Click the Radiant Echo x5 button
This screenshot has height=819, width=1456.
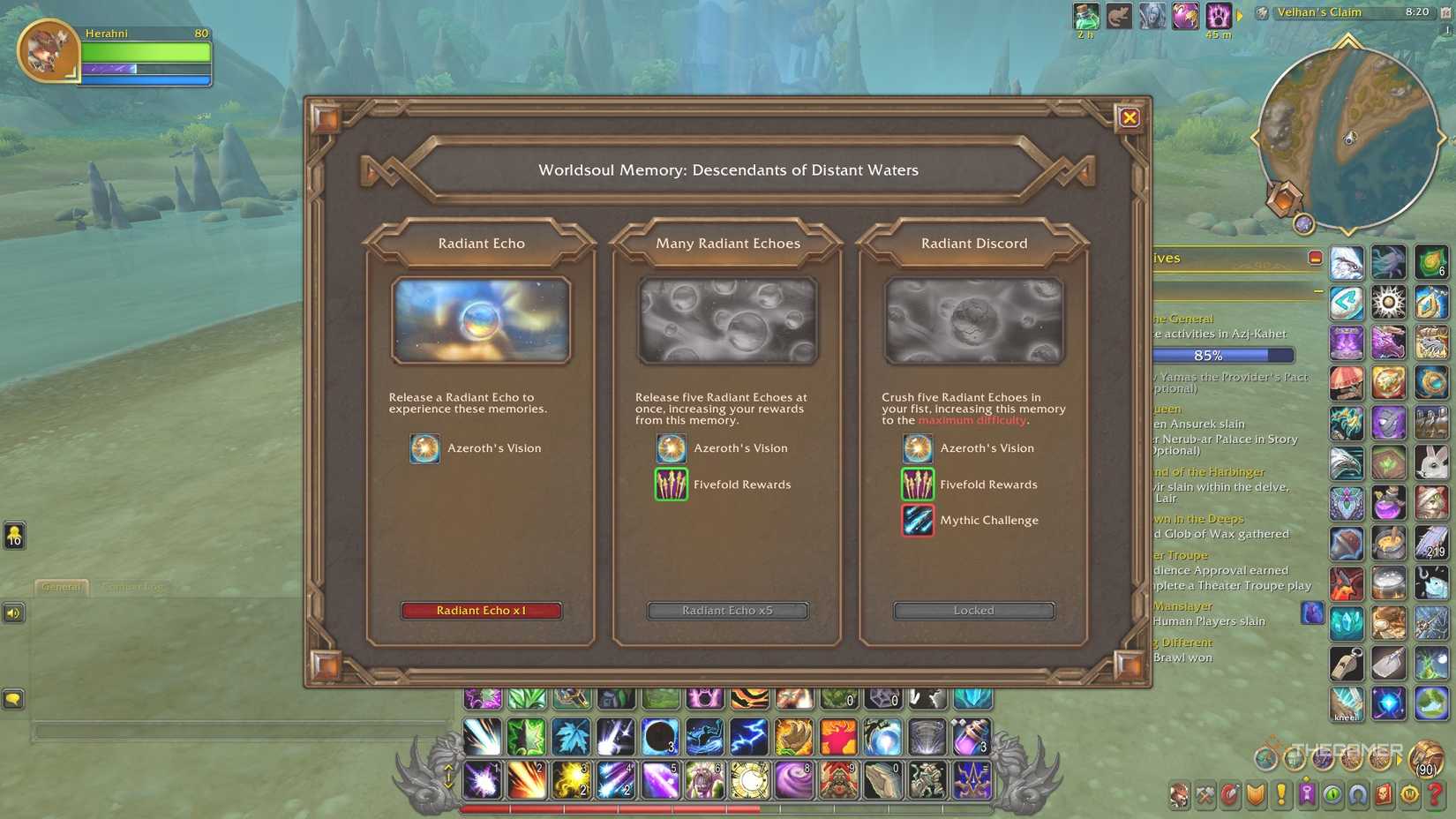[x=727, y=610]
